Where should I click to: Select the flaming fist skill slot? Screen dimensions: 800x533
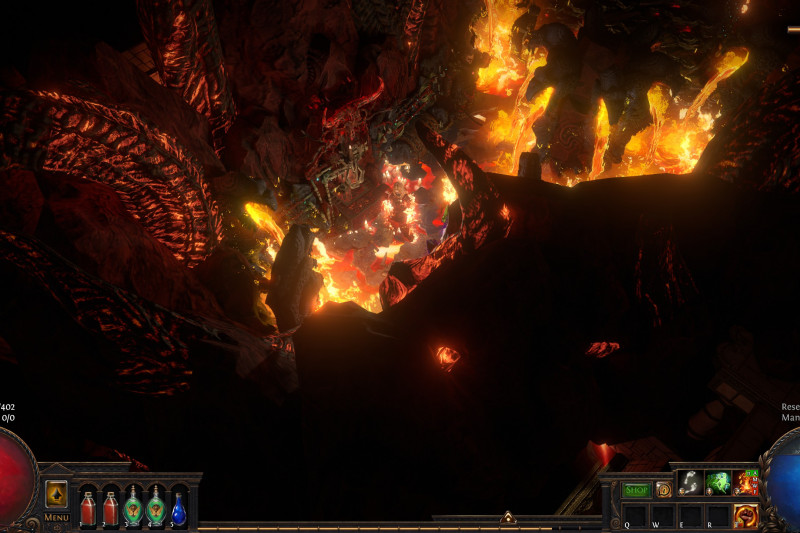(x=746, y=516)
